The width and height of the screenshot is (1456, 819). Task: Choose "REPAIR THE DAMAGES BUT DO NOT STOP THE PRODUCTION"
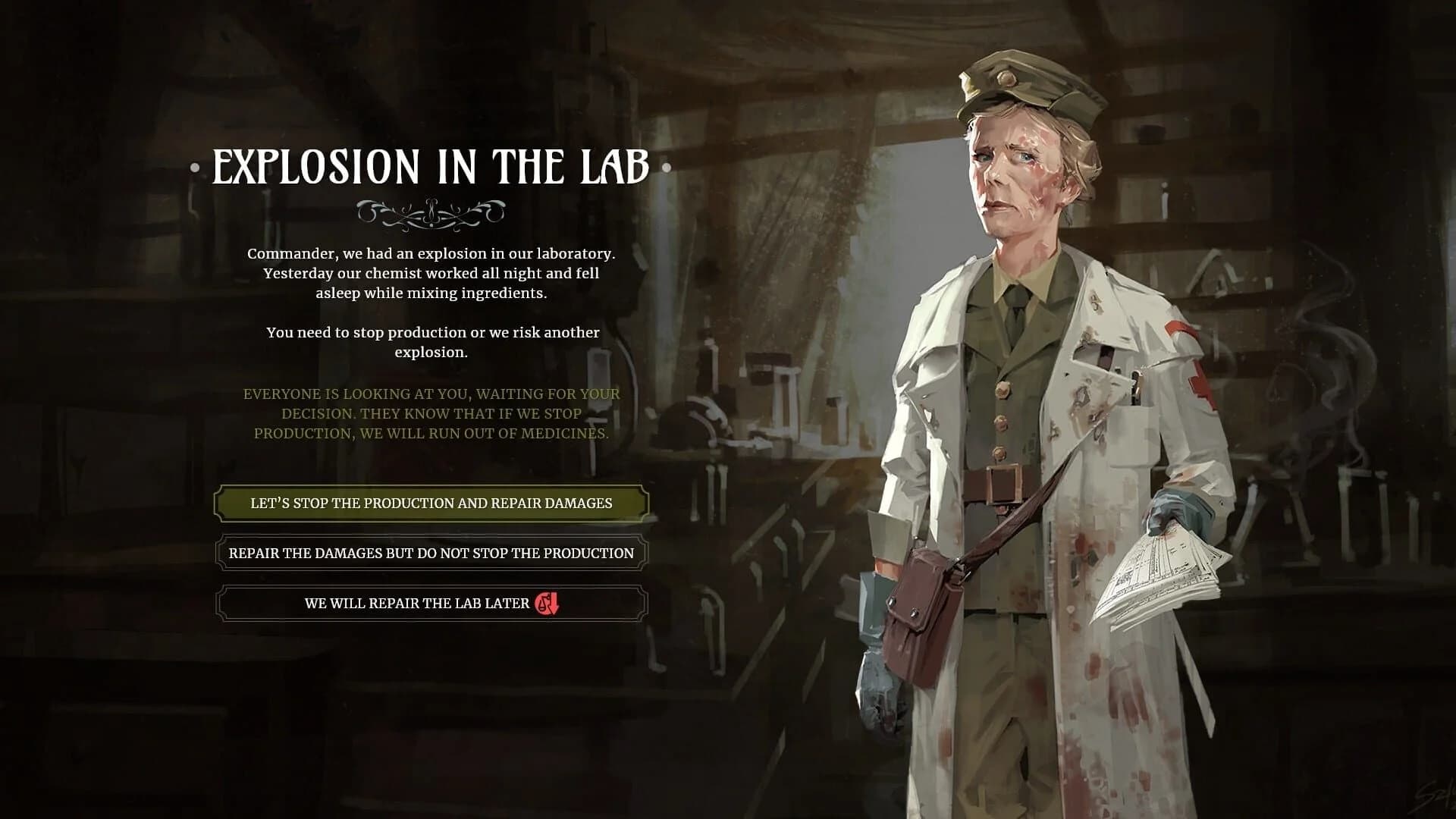432,554
